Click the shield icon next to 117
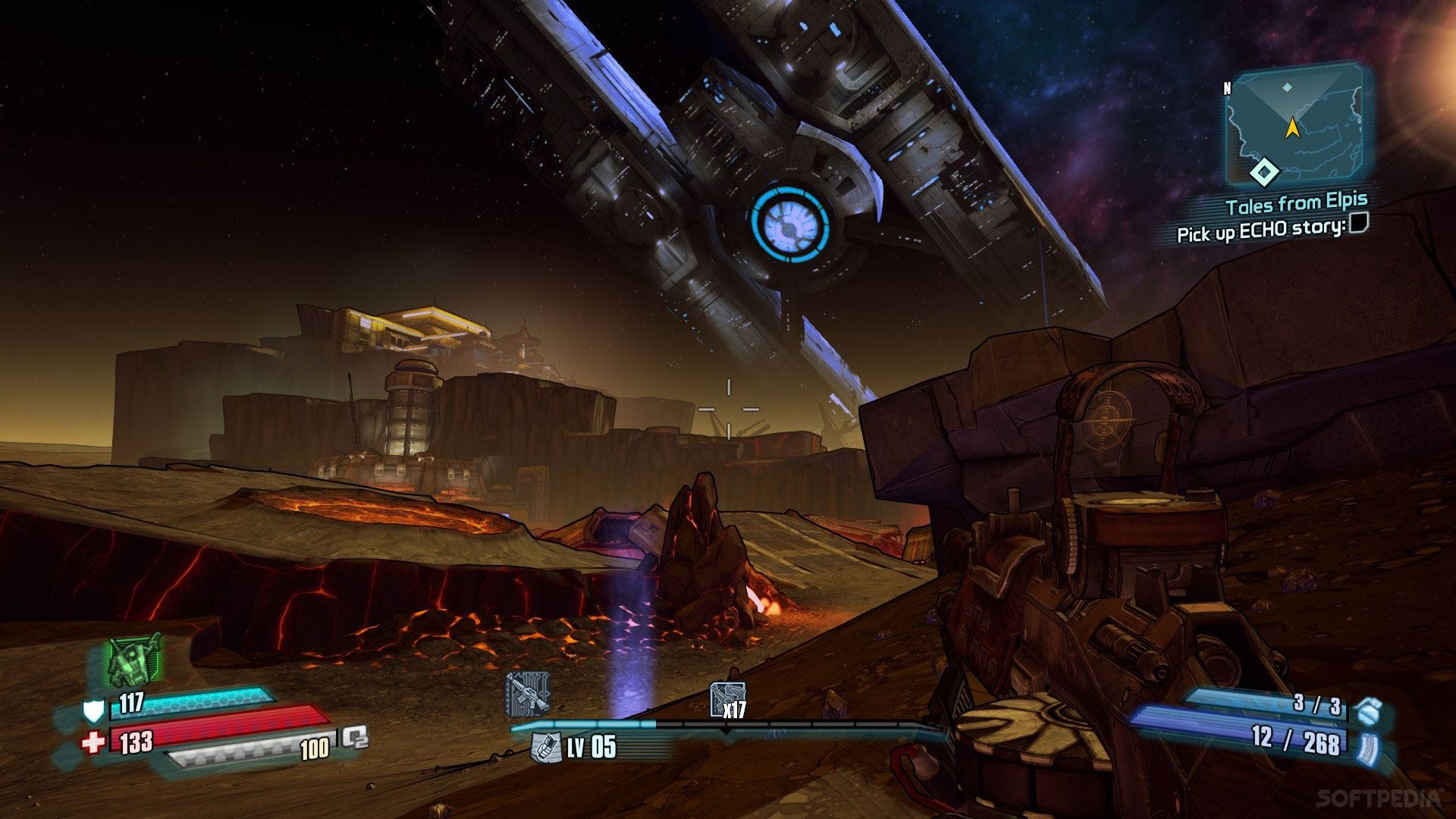Viewport: 1456px width, 819px height. pyautogui.click(x=93, y=711)
